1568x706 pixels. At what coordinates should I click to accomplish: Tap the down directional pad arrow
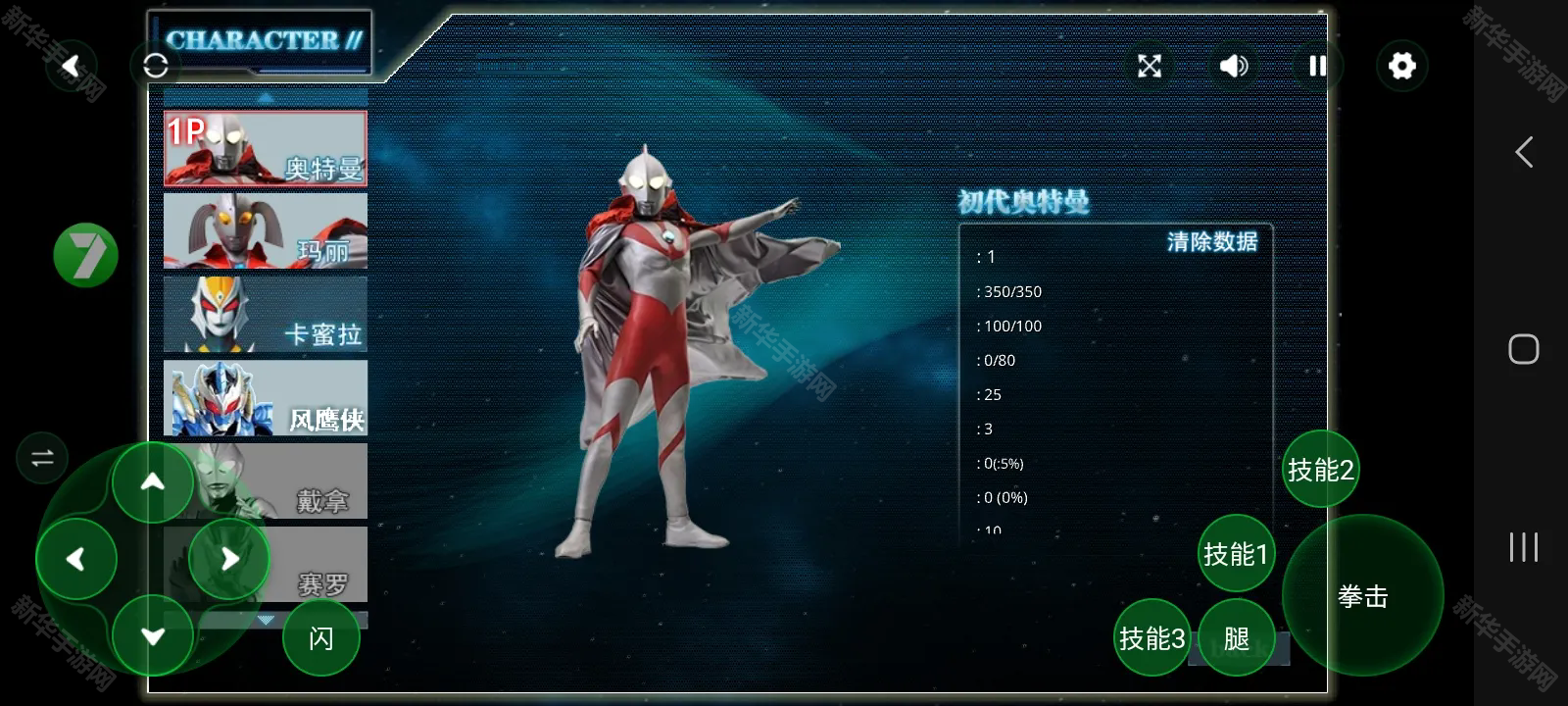tap(153, 634)
